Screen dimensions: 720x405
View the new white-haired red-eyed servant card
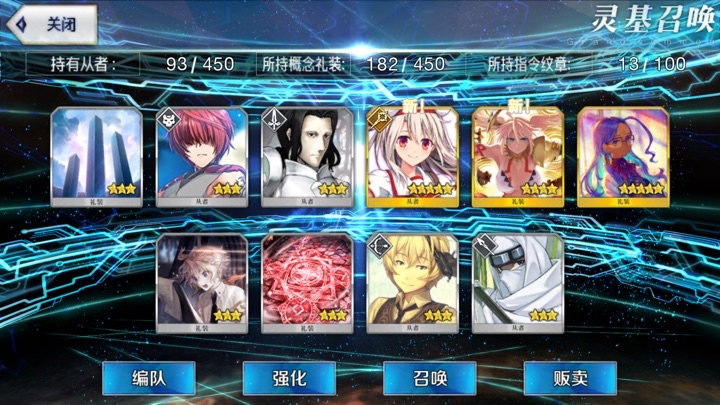(412, 155)
